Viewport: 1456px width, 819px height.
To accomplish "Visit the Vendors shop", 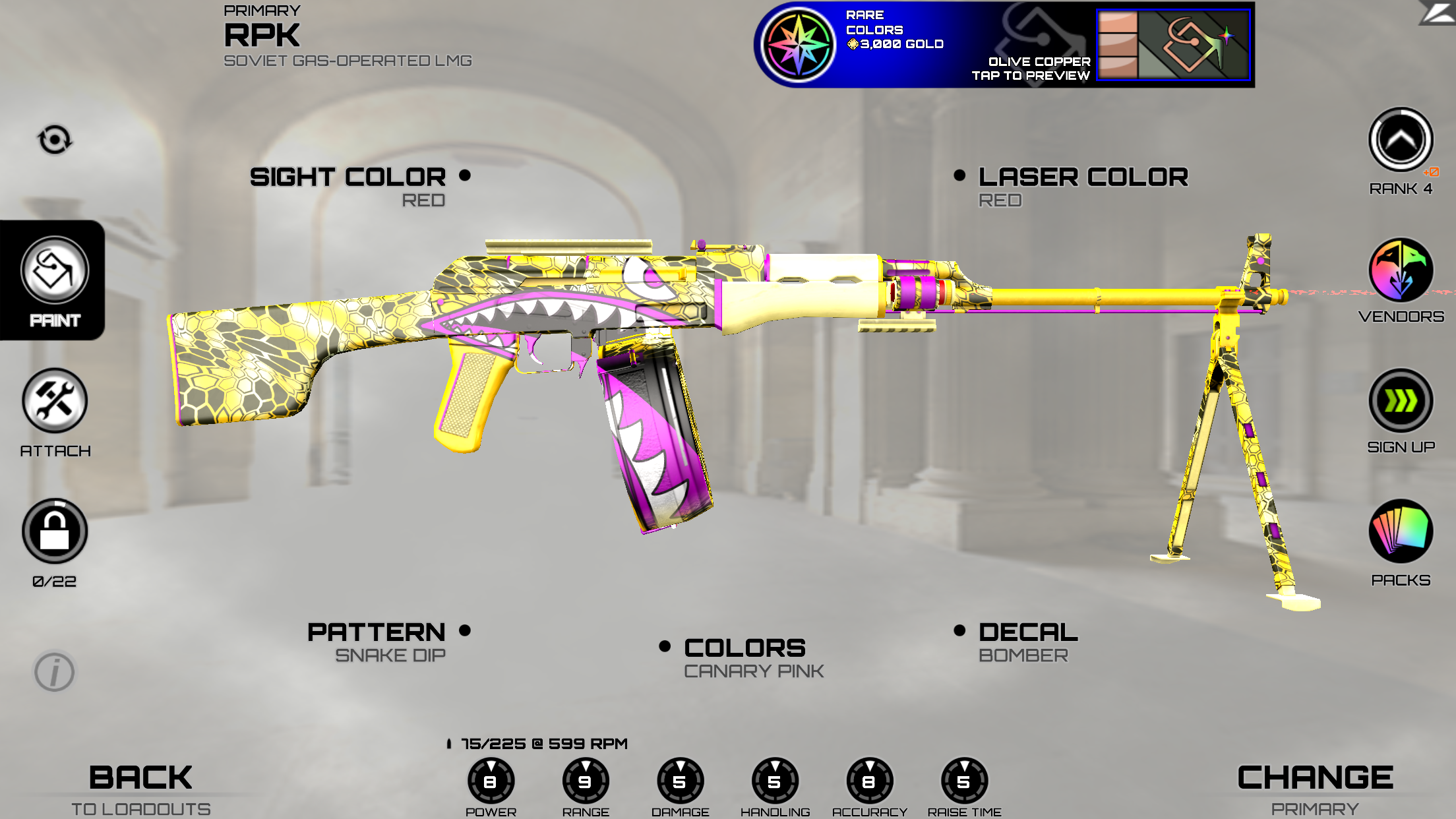I will (x=1401, y=270).
